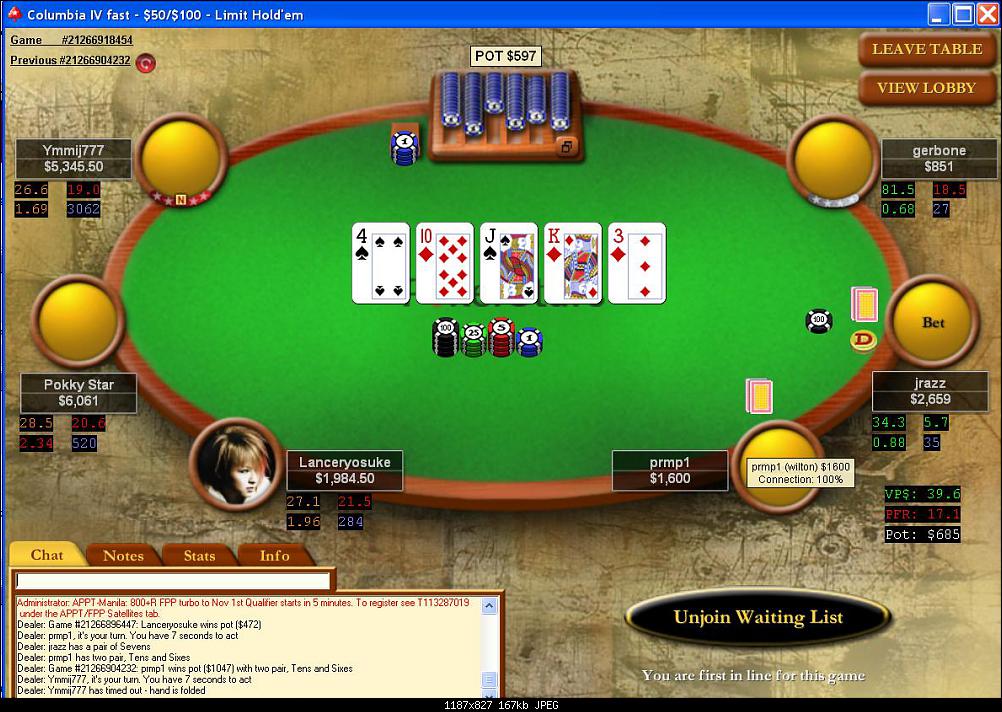Click Pokky Star's name plate
The width and height of the screenshot is (1002, 712).
click(x=79, y=392)
